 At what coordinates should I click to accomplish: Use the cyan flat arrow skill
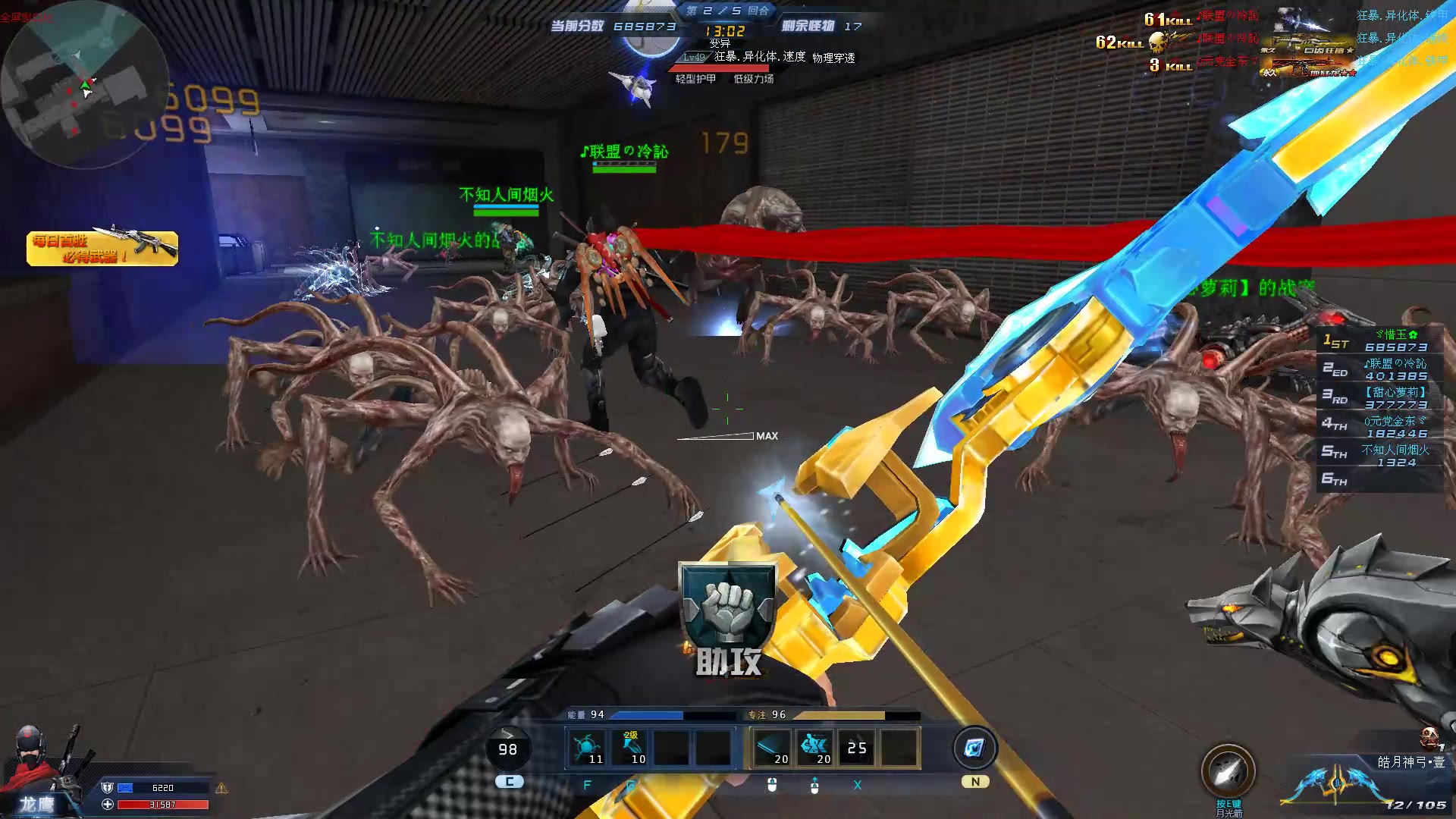click(x=771, y=748)
